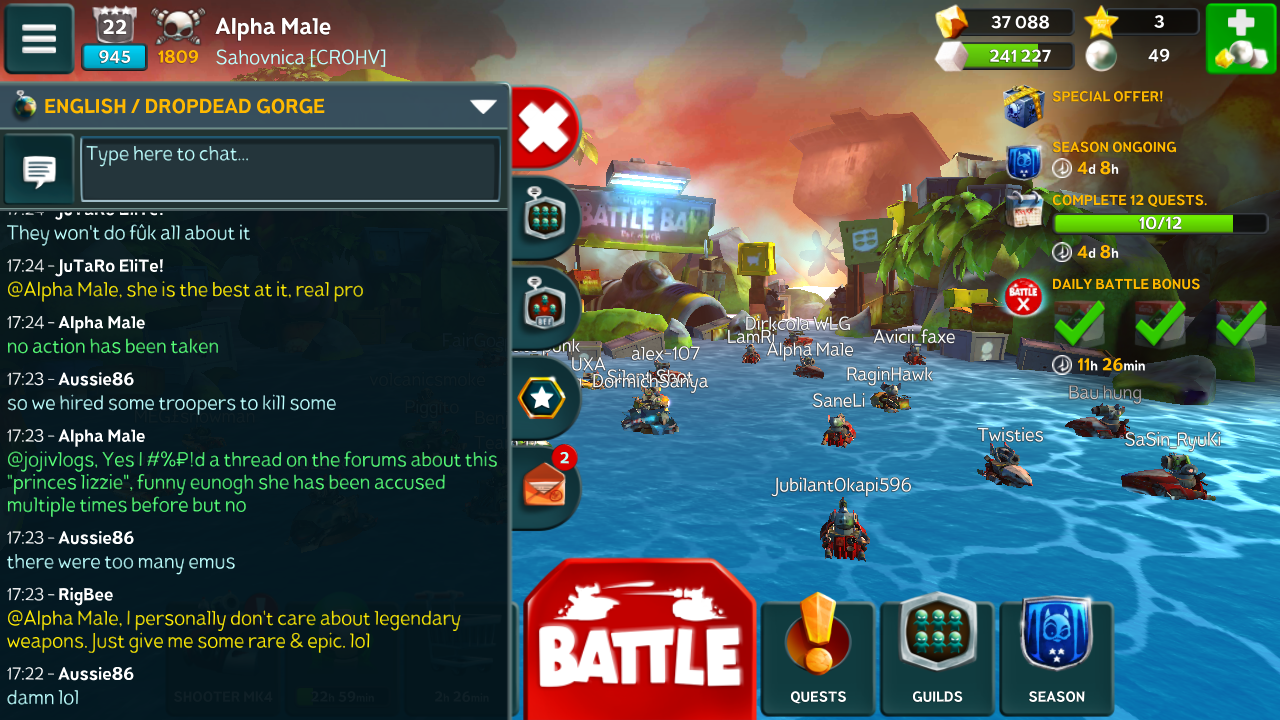
Task: Open the hamburger main menu
Action: tap(39, 38)
